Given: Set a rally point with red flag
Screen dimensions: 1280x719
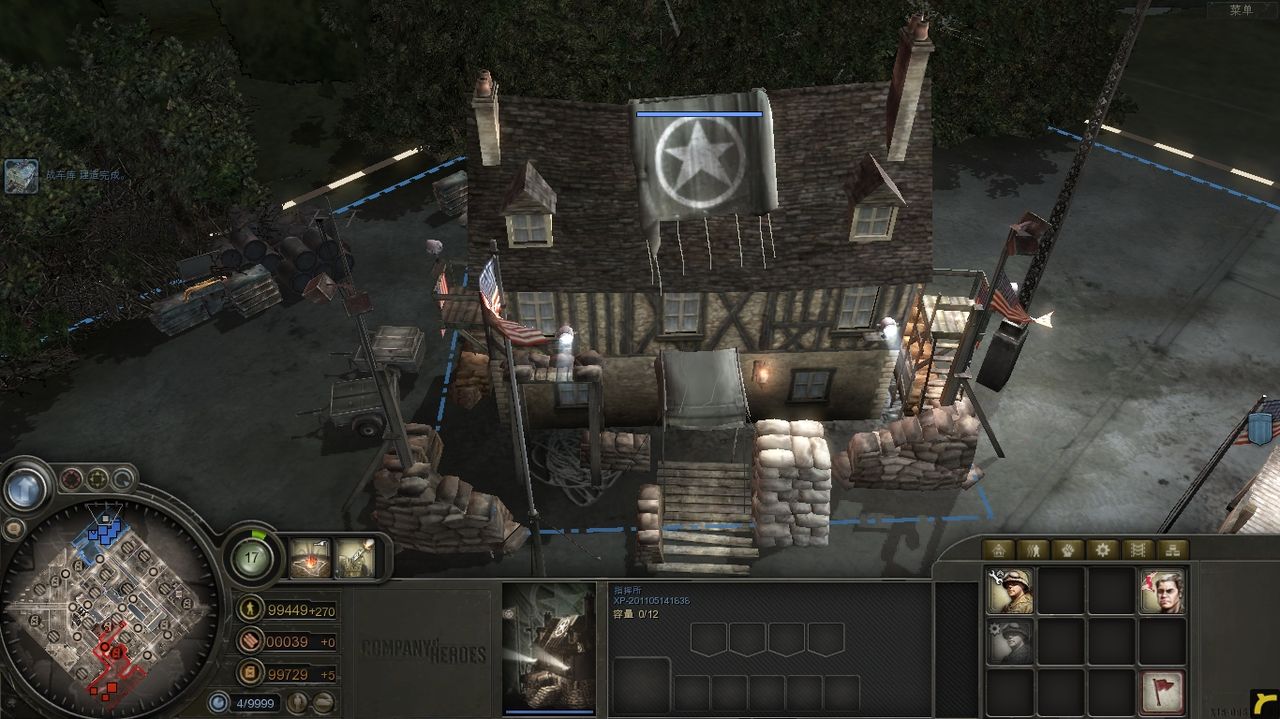Looking at the screenshot, I should pos(1161,691).
